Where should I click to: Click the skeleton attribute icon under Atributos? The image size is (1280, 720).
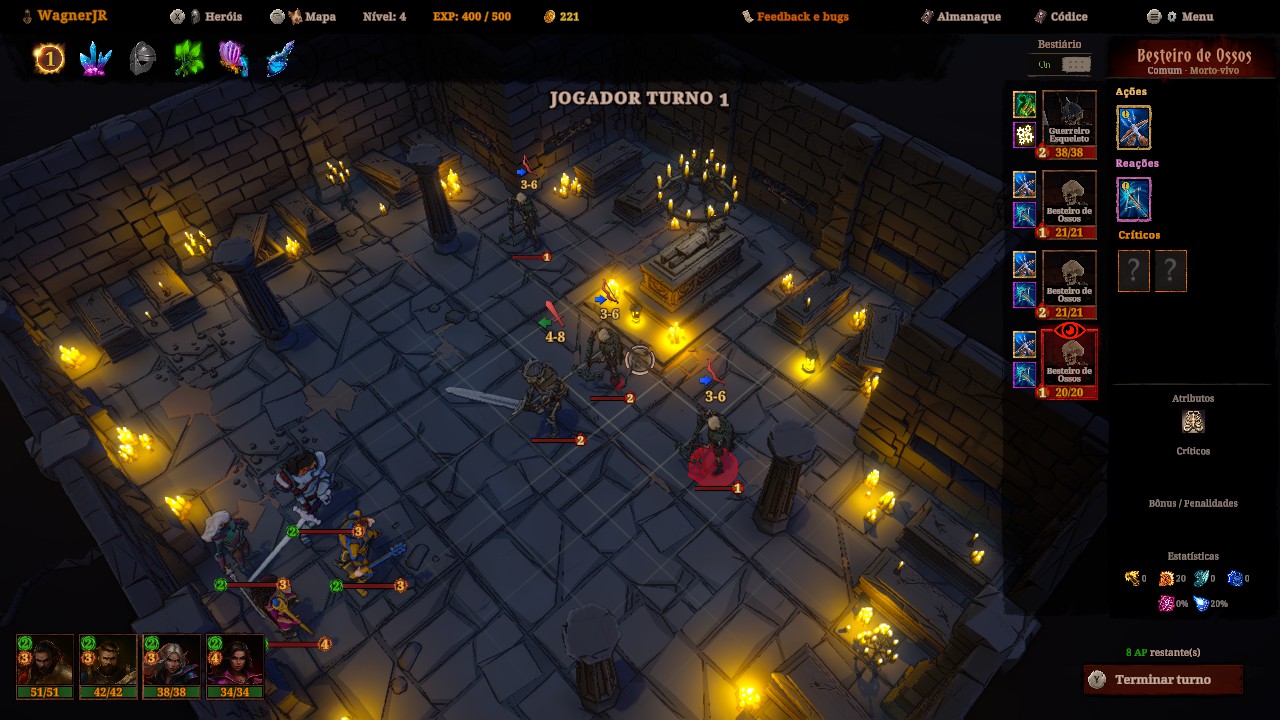[x=1192, y=422]
